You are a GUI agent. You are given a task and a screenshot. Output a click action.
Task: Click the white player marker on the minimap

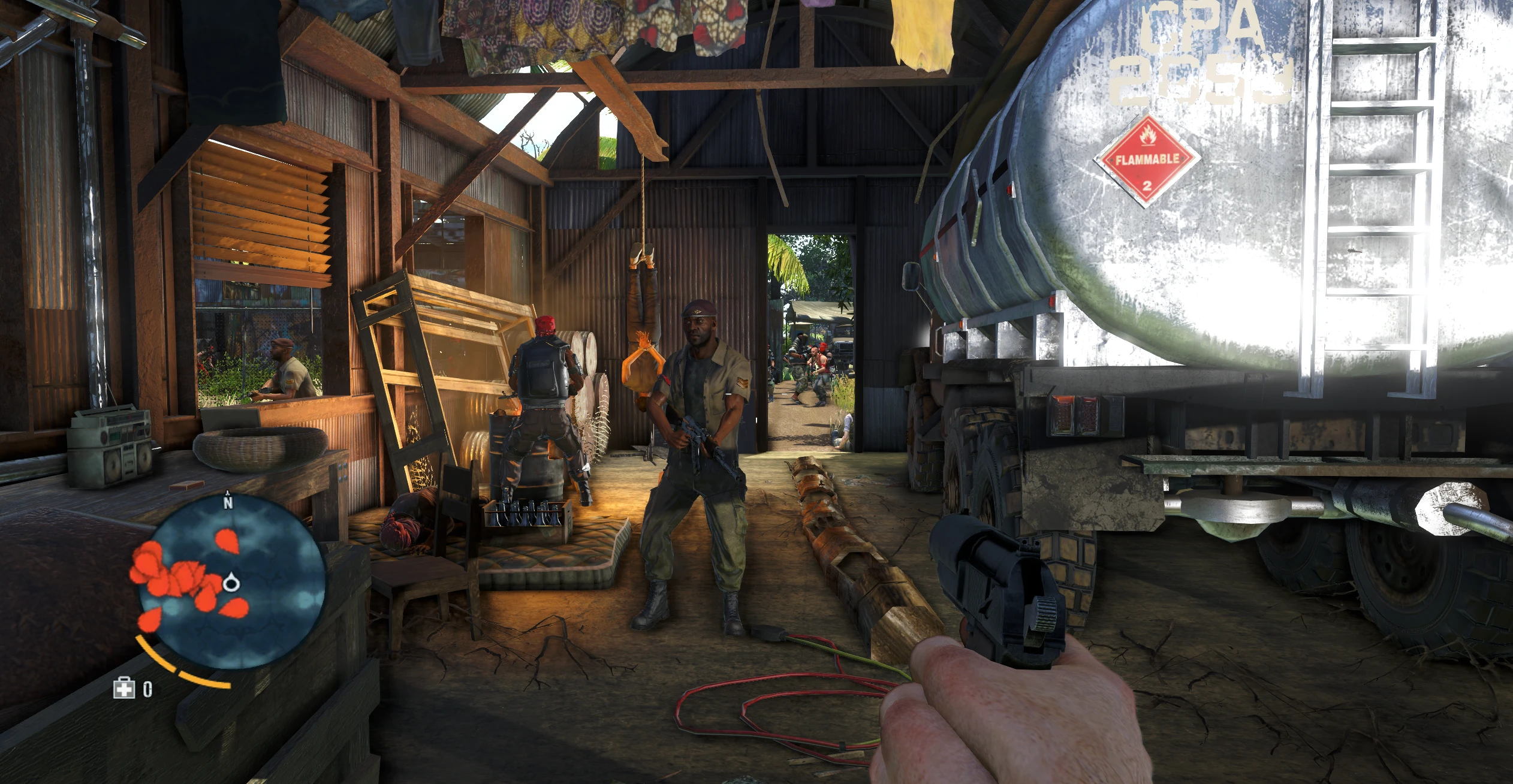[x=231, y=584]
